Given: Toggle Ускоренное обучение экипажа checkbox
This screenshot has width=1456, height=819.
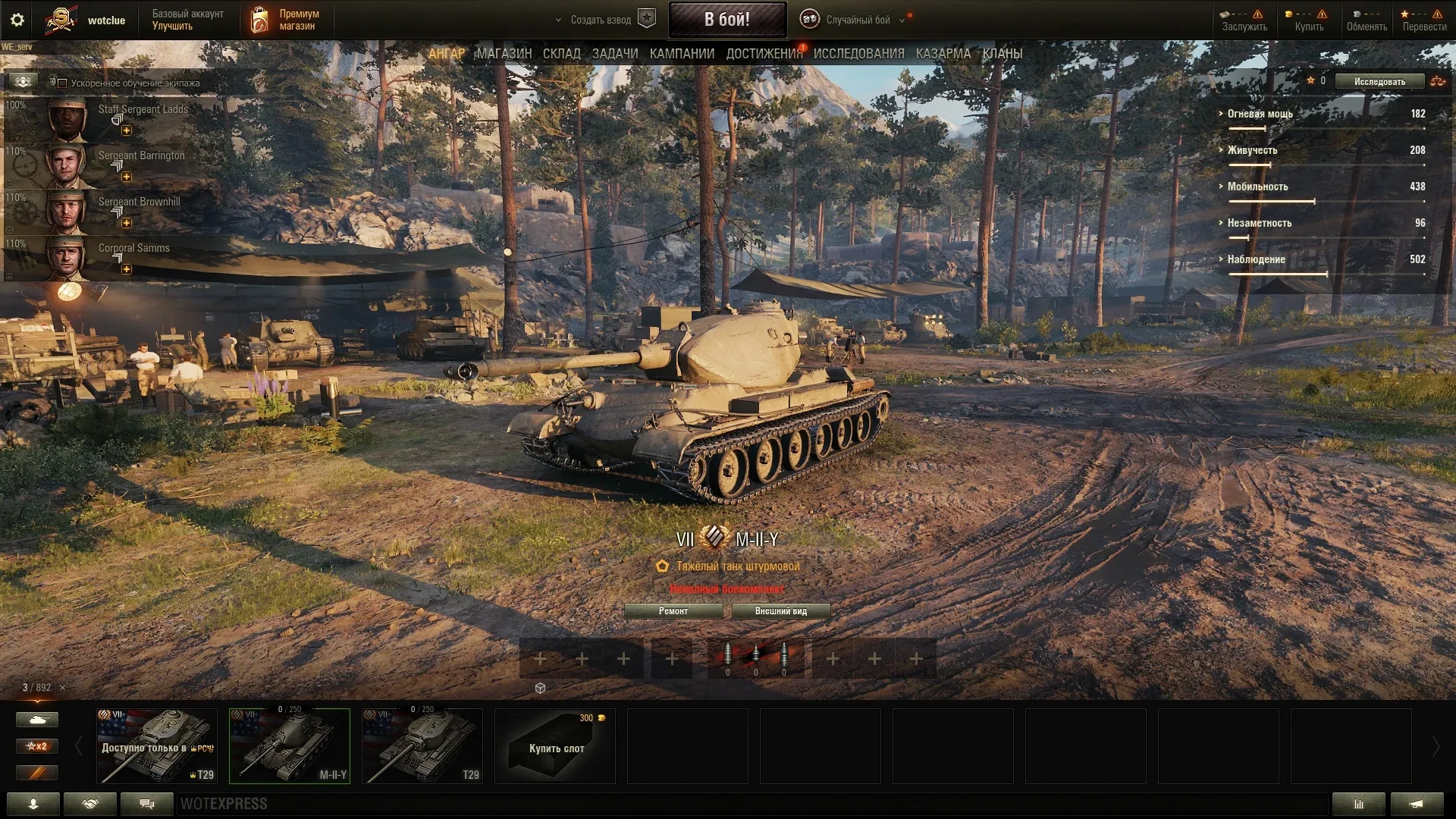Looking at the screenshot, I should tap(63, 83).
